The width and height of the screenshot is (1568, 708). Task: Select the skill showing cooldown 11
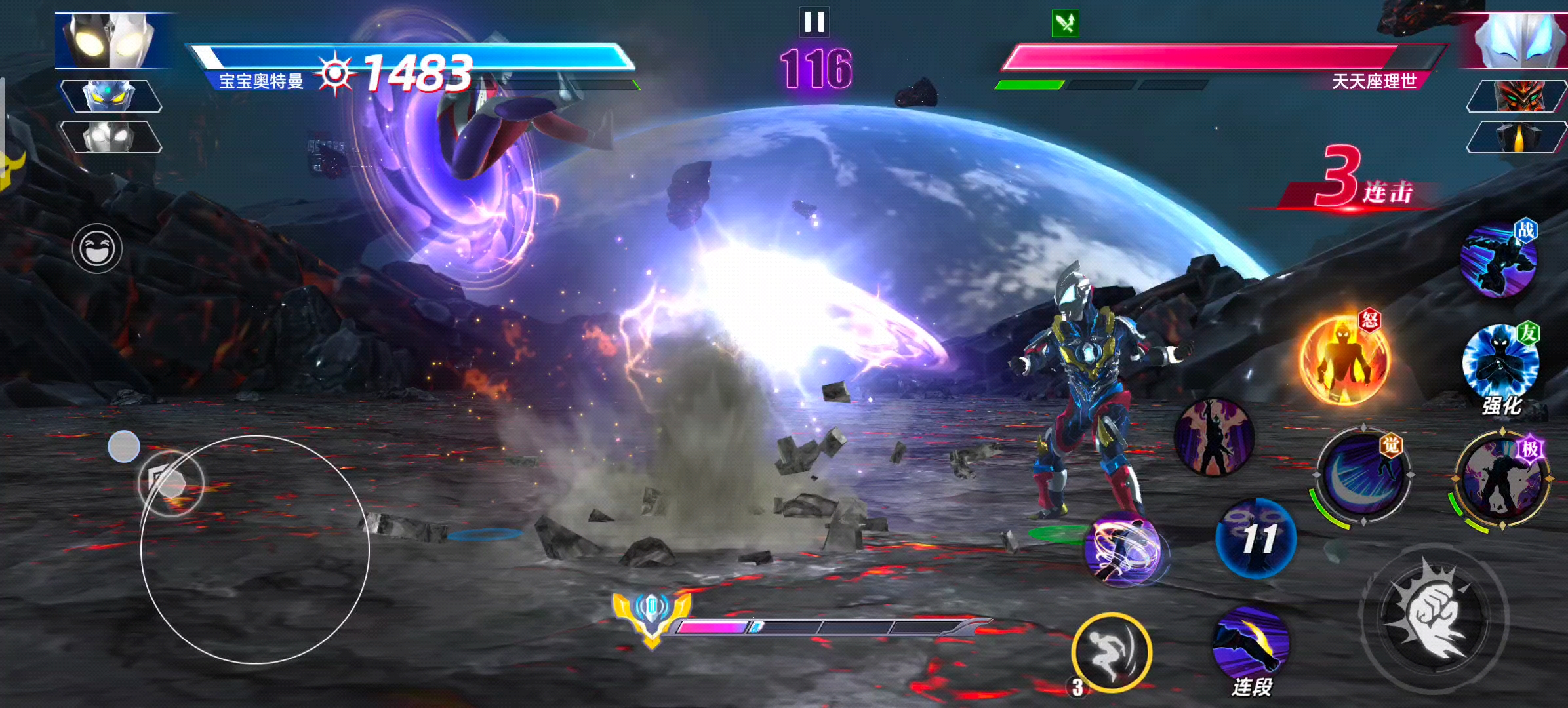(1256, 538)
